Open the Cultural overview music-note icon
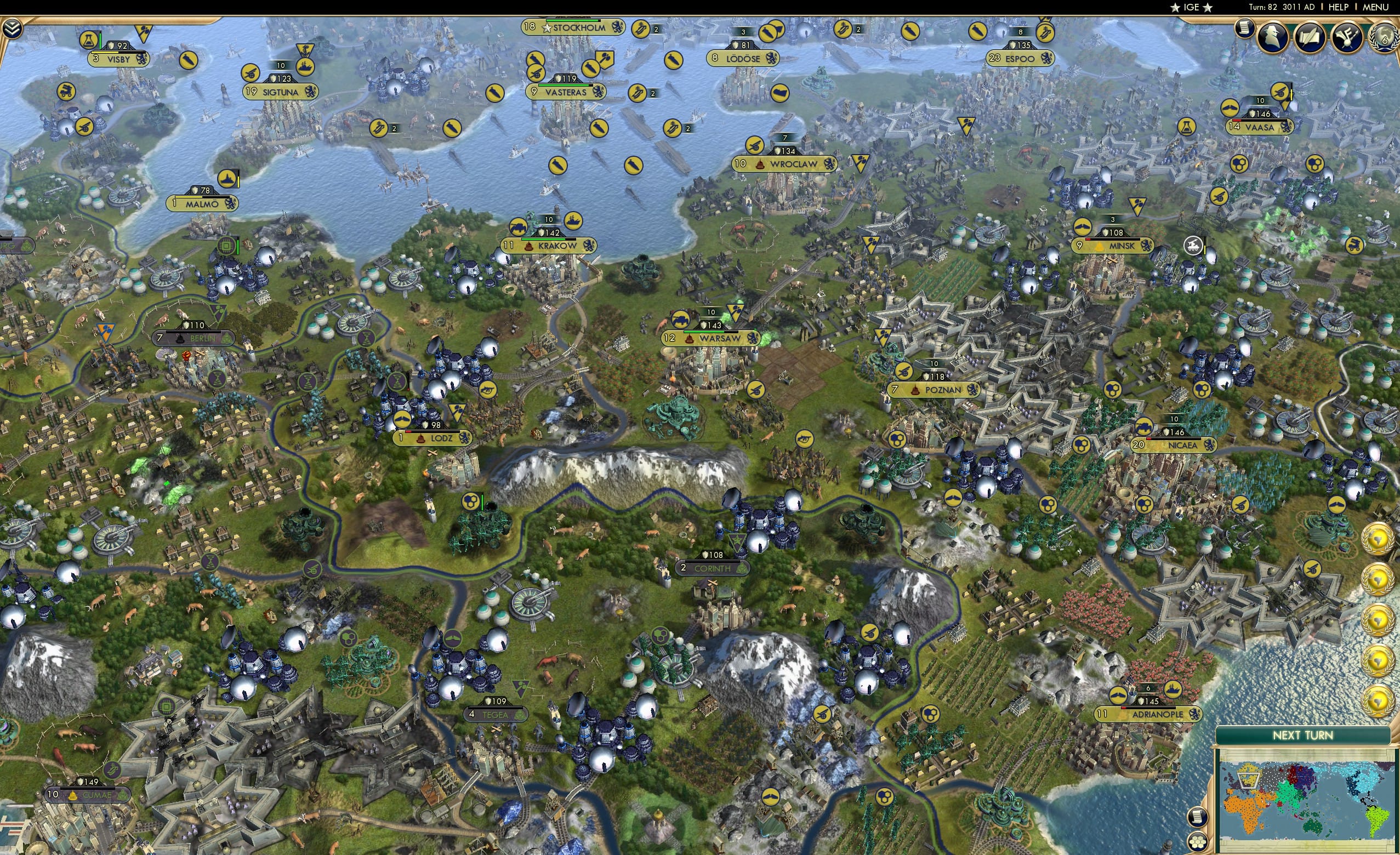 tap(1348, 36)
